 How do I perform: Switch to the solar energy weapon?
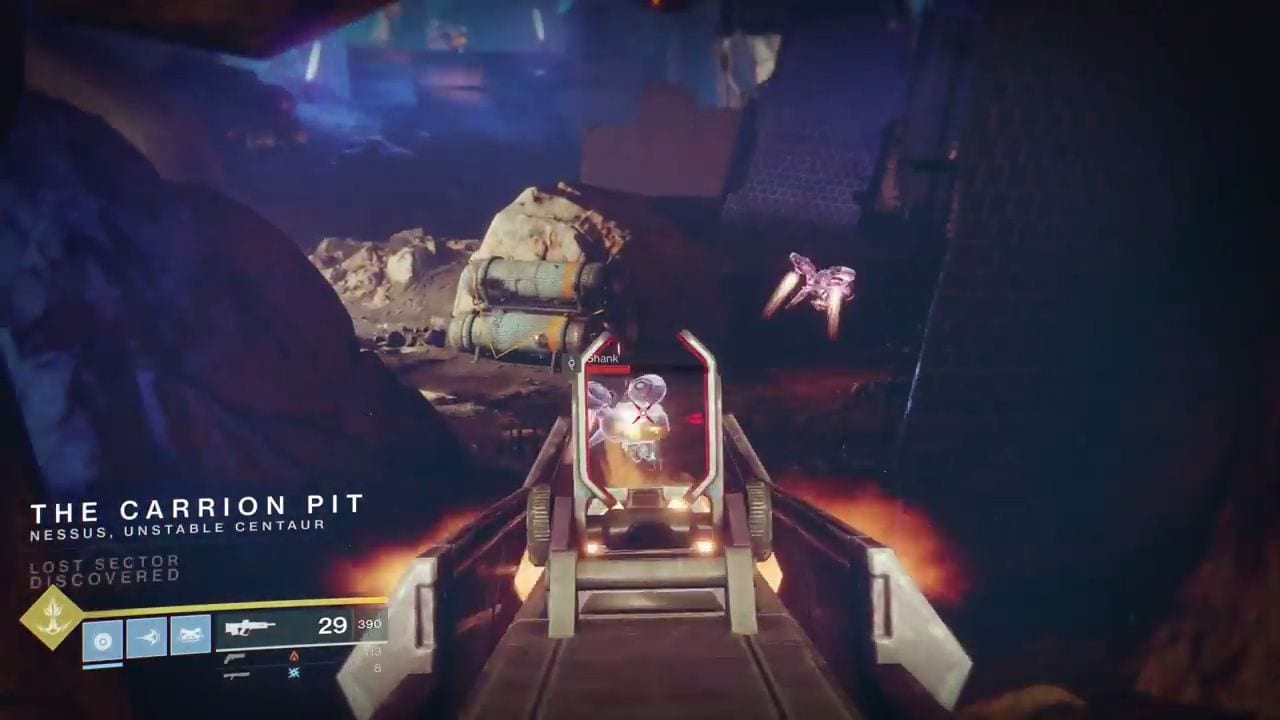tap(236, 657)
